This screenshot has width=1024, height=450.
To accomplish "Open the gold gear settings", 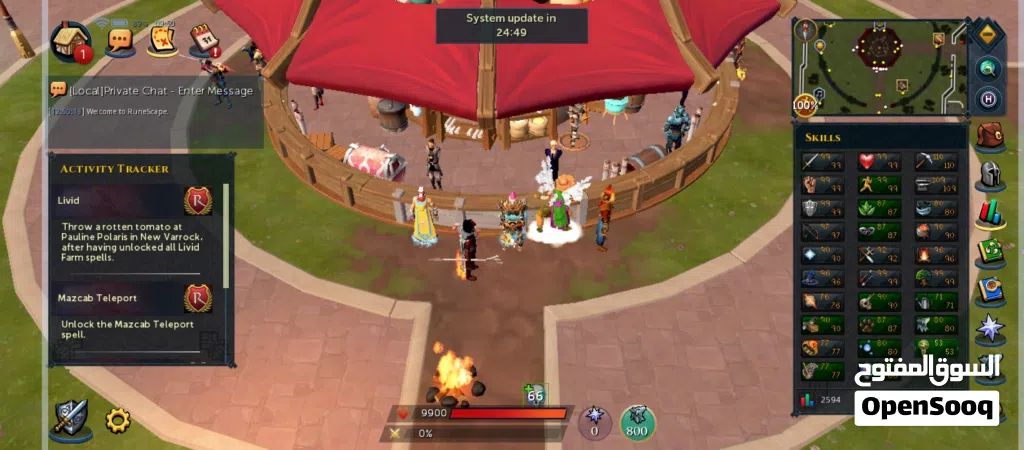I will tap(118, 421).
